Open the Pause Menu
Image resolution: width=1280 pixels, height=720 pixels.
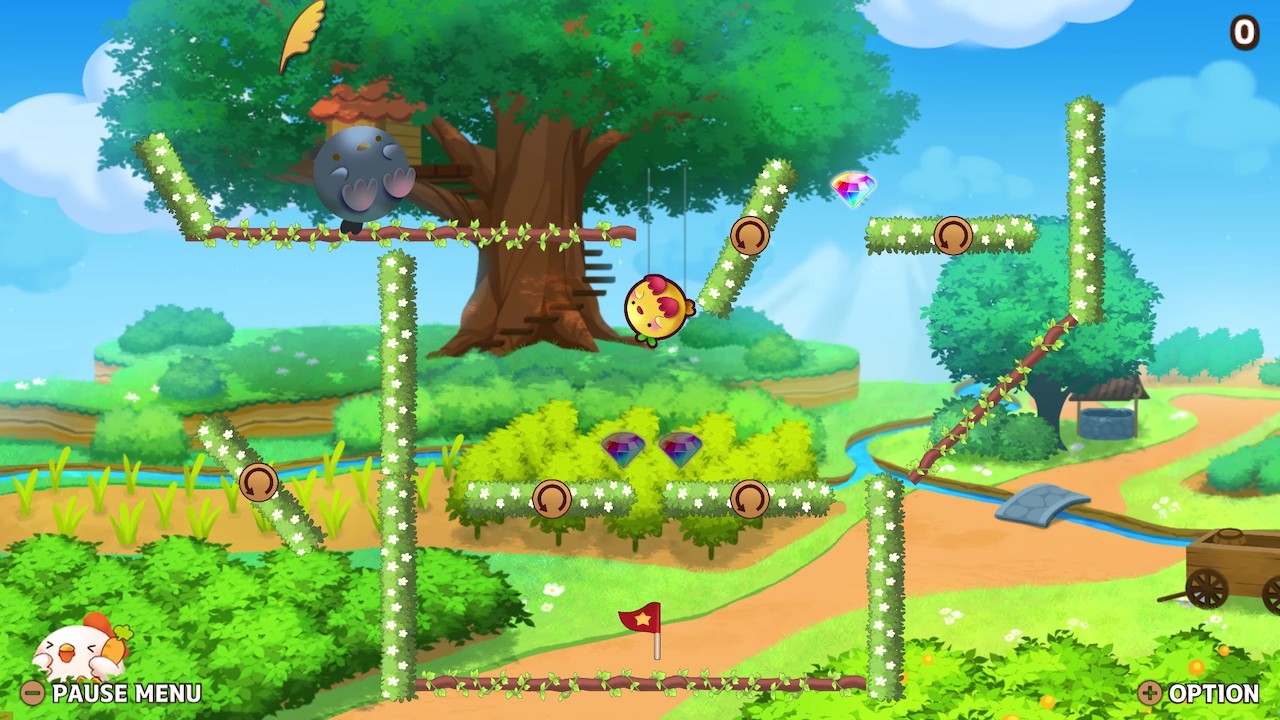(x=125, y=693)
